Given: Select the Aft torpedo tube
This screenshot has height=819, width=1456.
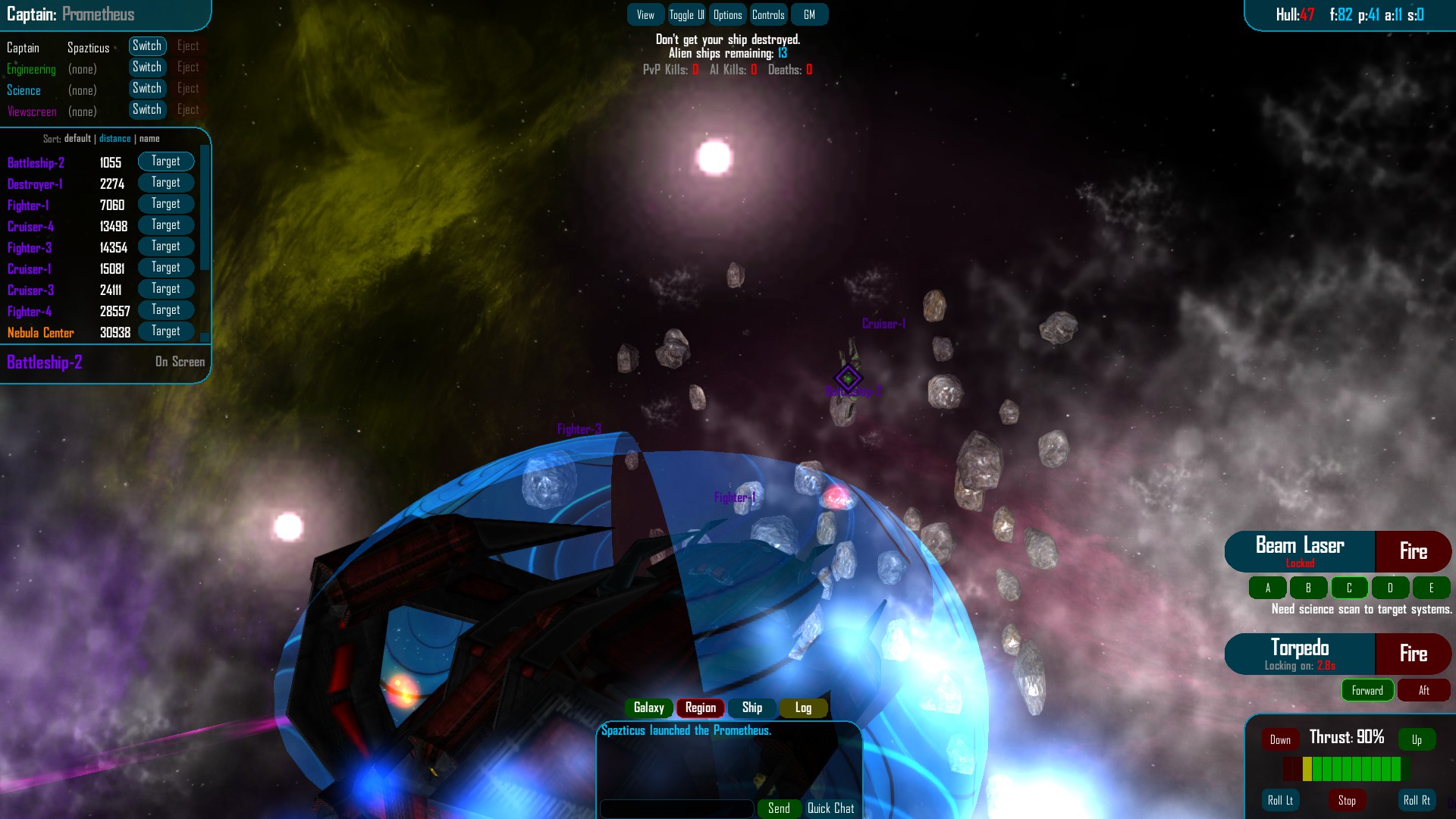Looking at the screenshot, I should (x=1423, y=690).
